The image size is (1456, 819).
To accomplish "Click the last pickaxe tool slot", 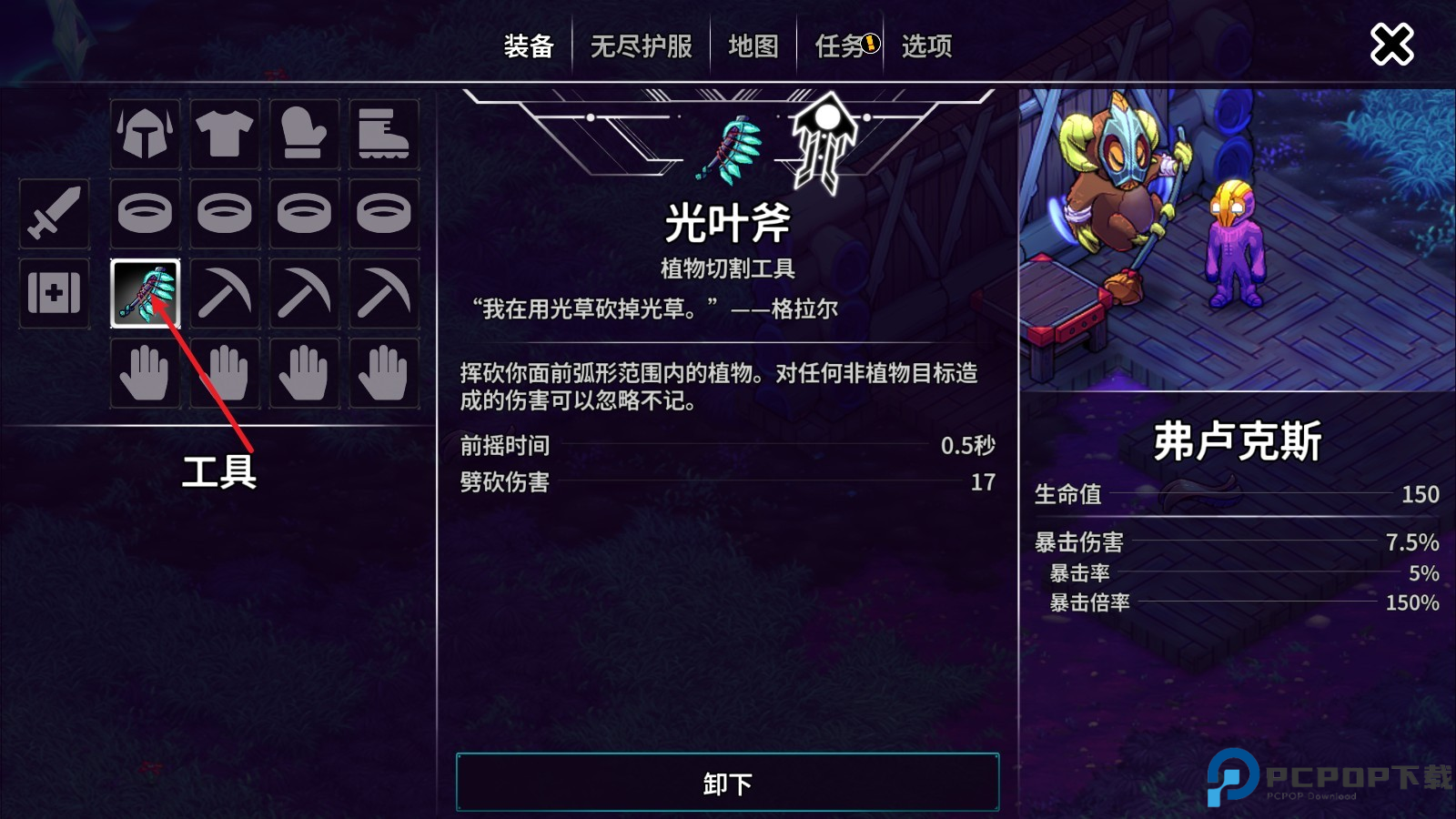I will (x=383, y=293).
